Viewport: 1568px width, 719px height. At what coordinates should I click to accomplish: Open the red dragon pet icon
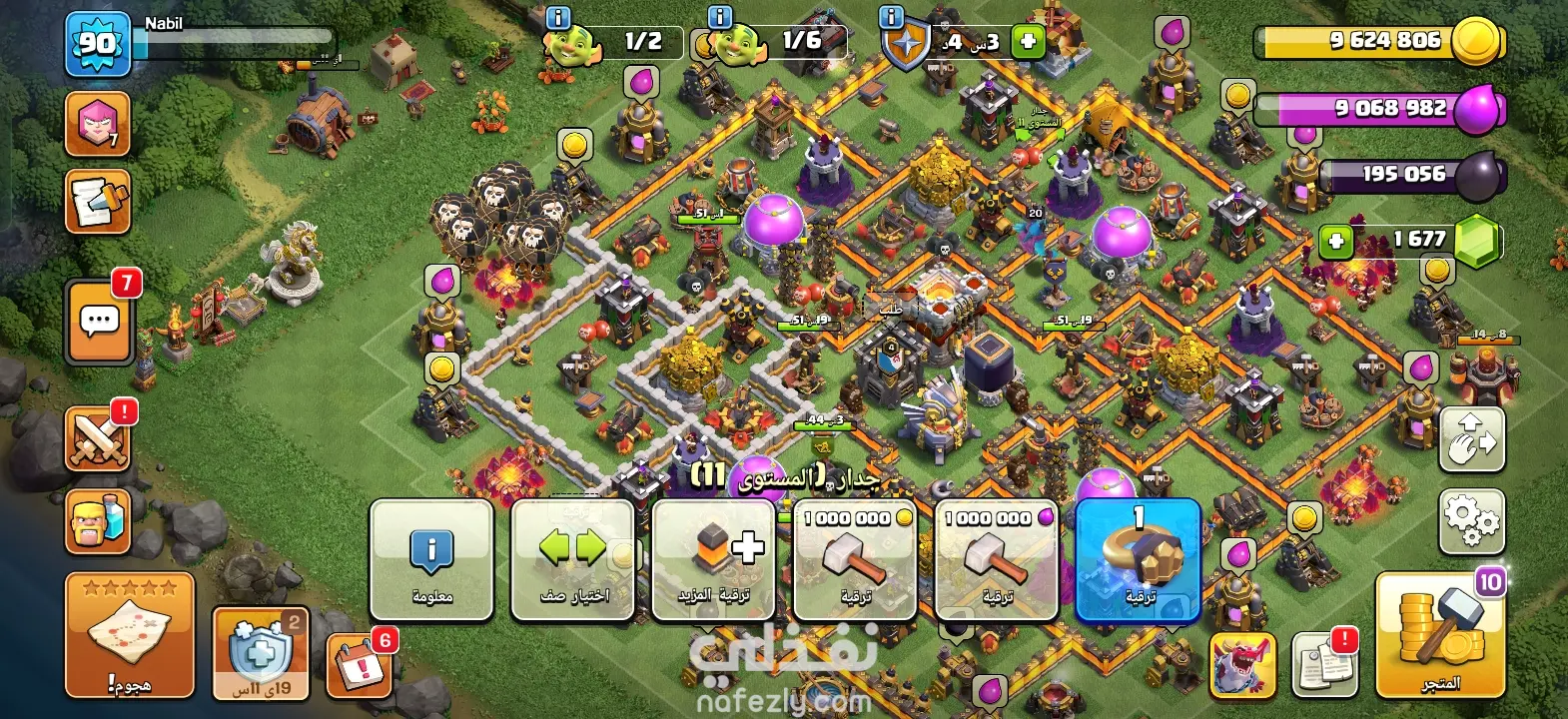click(1242, 663)
